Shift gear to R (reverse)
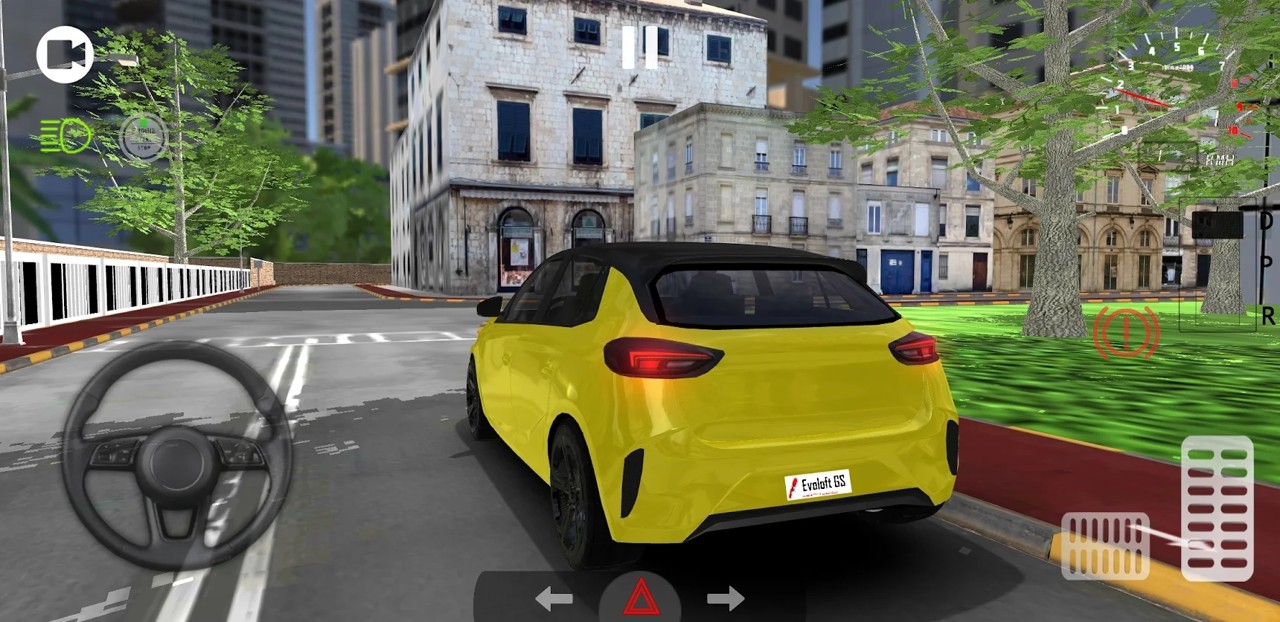This screenshot has height=622, width=1280. (x=1267, y=316)
